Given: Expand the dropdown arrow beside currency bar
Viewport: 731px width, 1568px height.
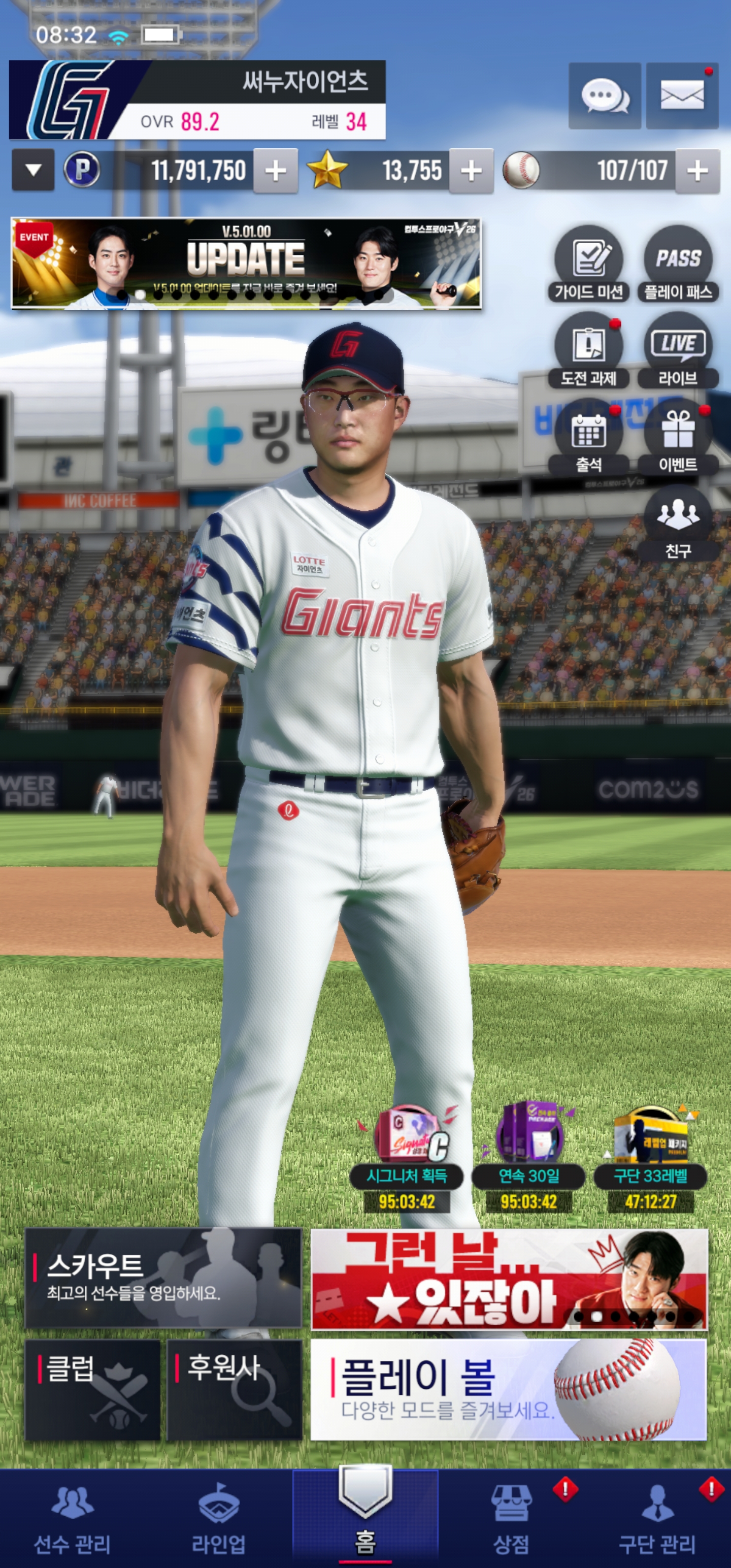Looking at the screenshot, I should click(x=34, y=171).
